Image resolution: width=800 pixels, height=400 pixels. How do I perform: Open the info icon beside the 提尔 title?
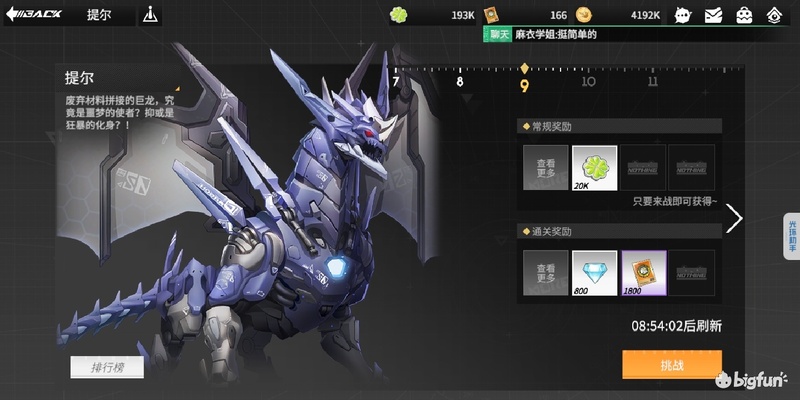pos(150,15)
